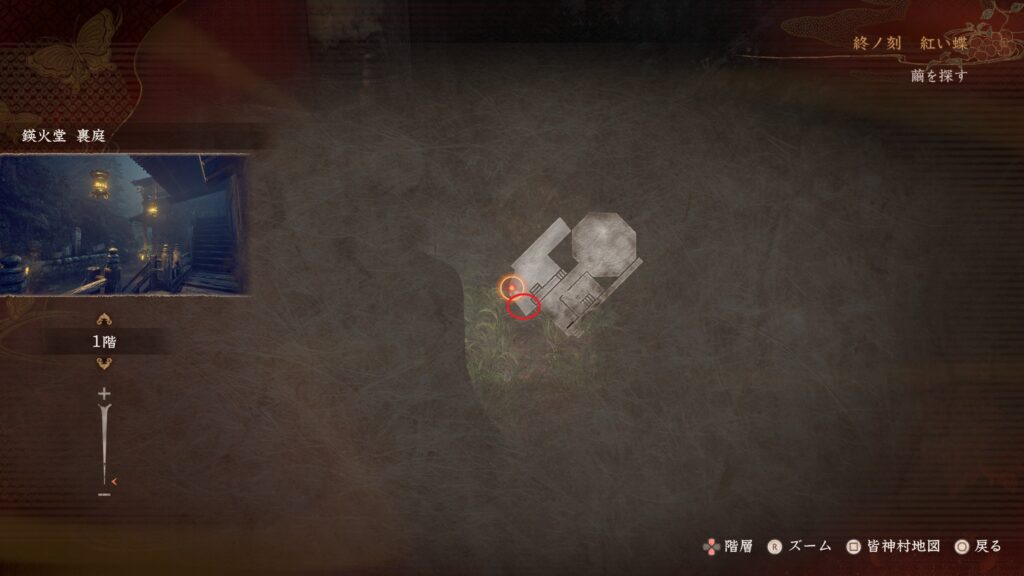Click the red circle destination marker
Image resolution: width=1024 pixels, height=576 pixels.
(x=523, y=307)
